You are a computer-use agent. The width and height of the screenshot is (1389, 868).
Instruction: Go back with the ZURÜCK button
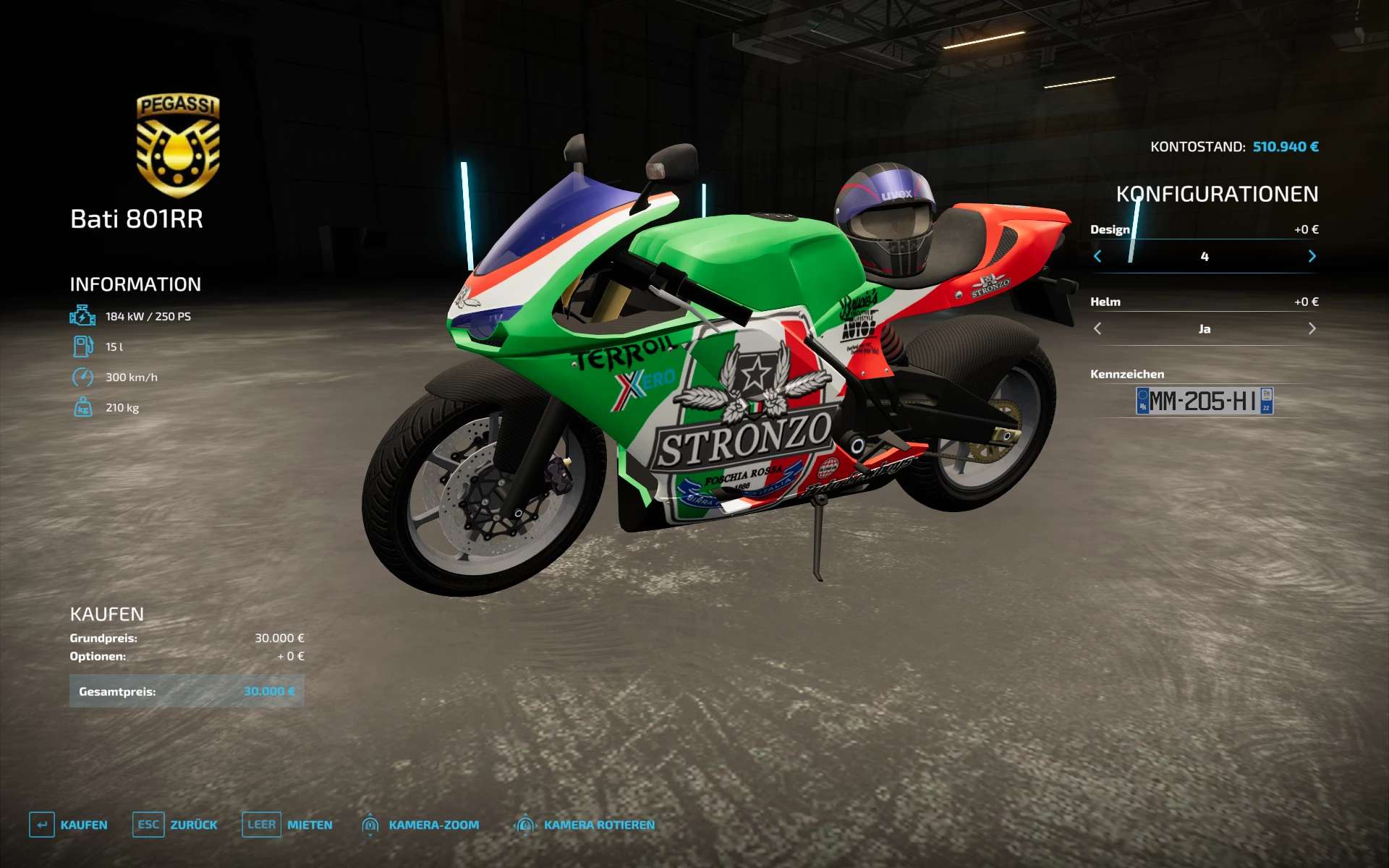click(175, 825)
